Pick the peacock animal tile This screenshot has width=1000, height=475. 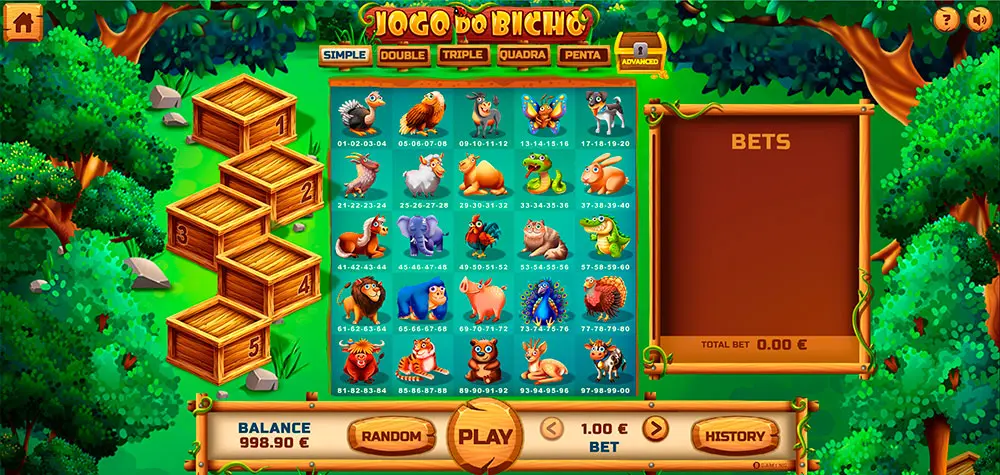click(x=543, y=301)
